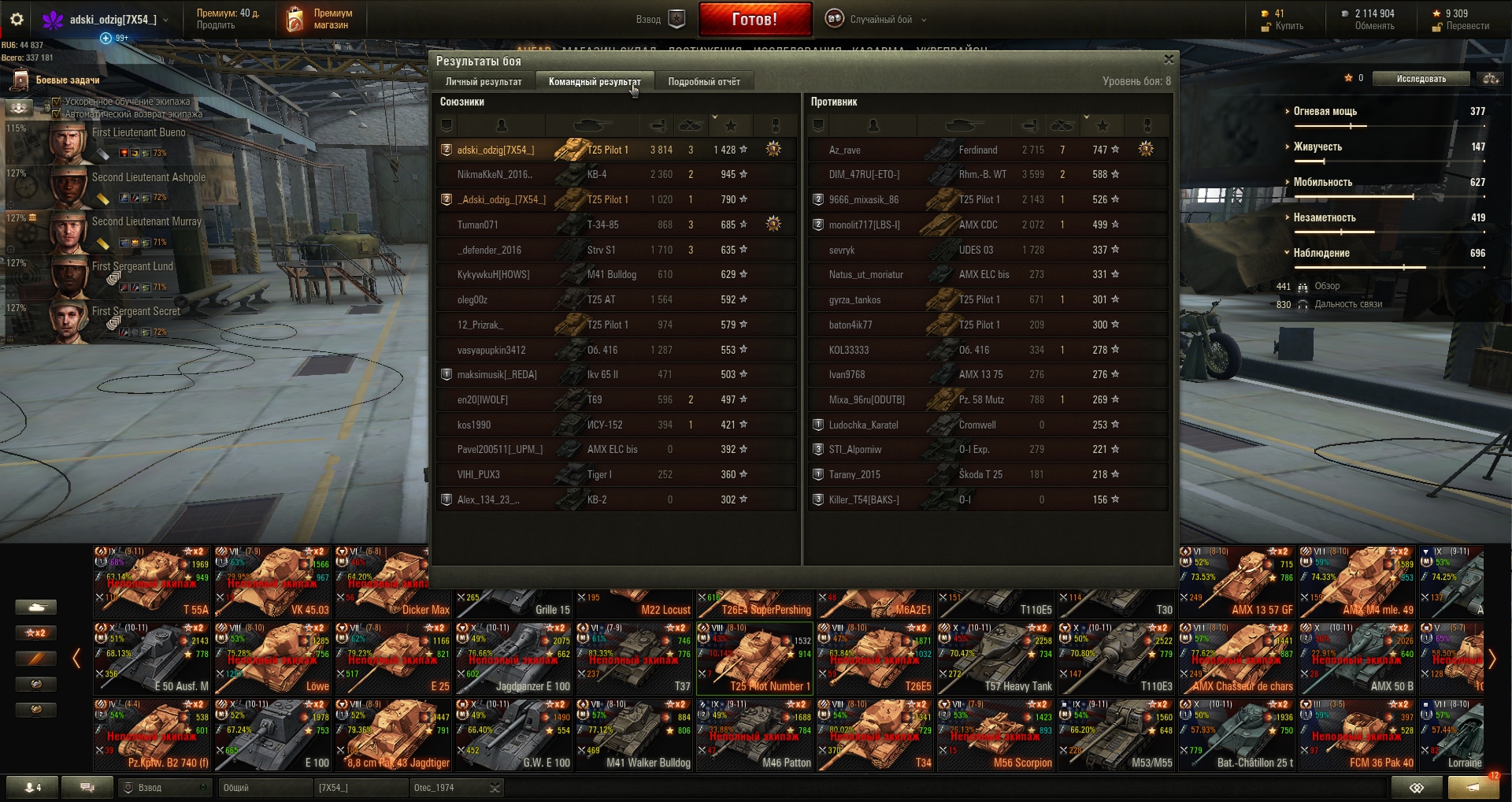This screenshot has width=1512, height=802.
Task: Toggle Ускоренное обучение экипажа checkbox
Action: coord(56,102)
